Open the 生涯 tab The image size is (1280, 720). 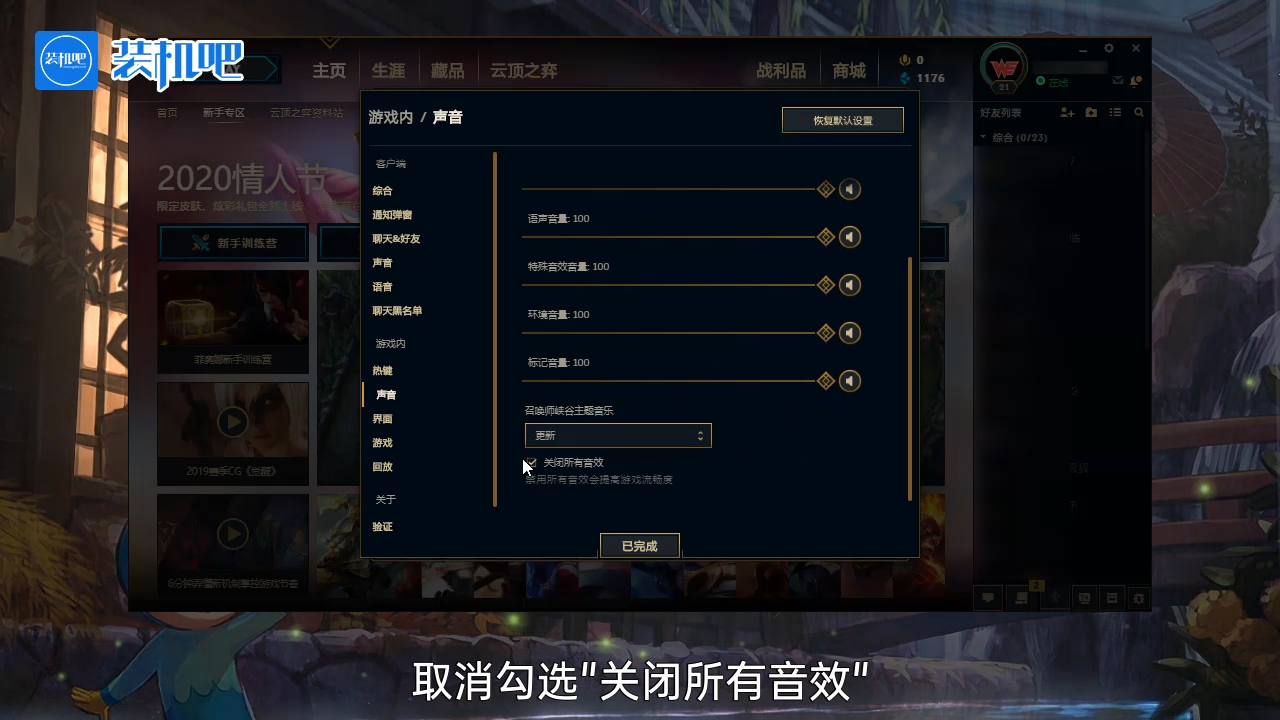(x=388, y=70)
